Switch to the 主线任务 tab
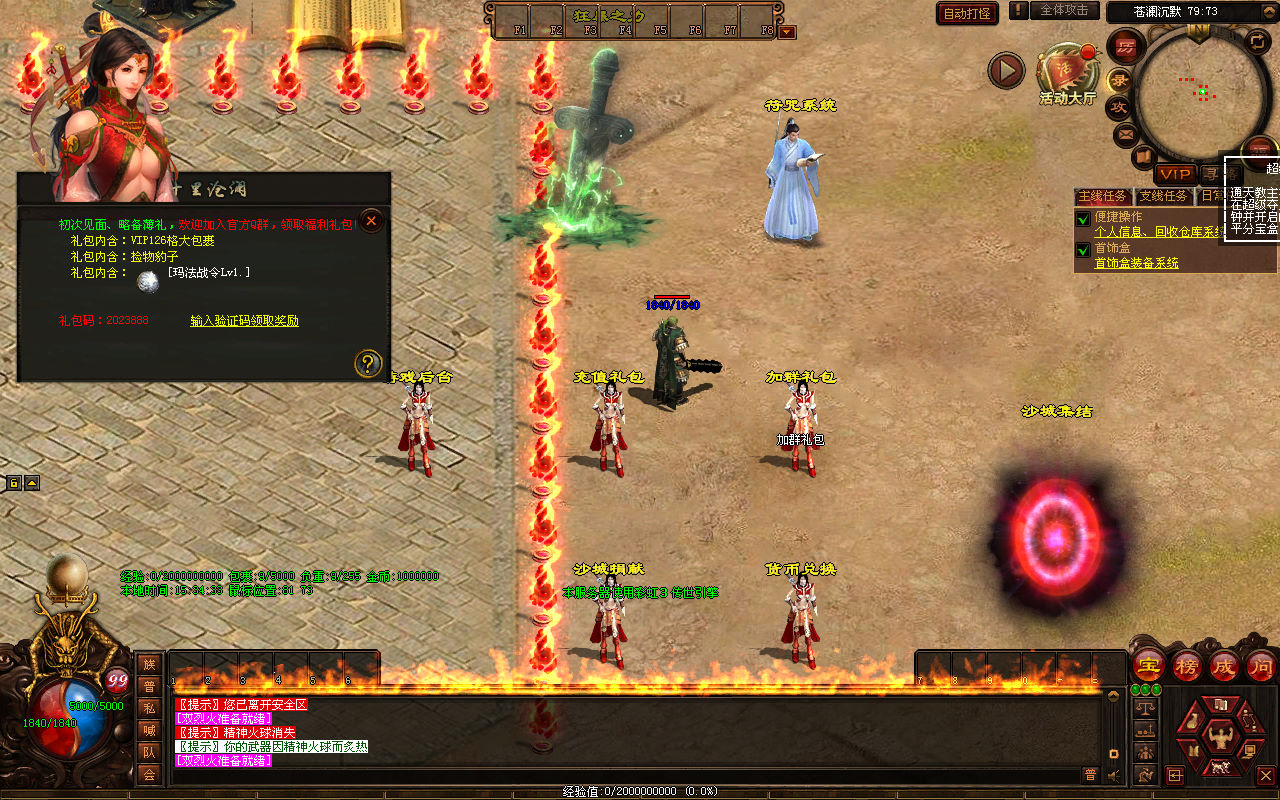Image resolution: width=1280 pixels, height=800 pixels. [x=1102, y=196]
